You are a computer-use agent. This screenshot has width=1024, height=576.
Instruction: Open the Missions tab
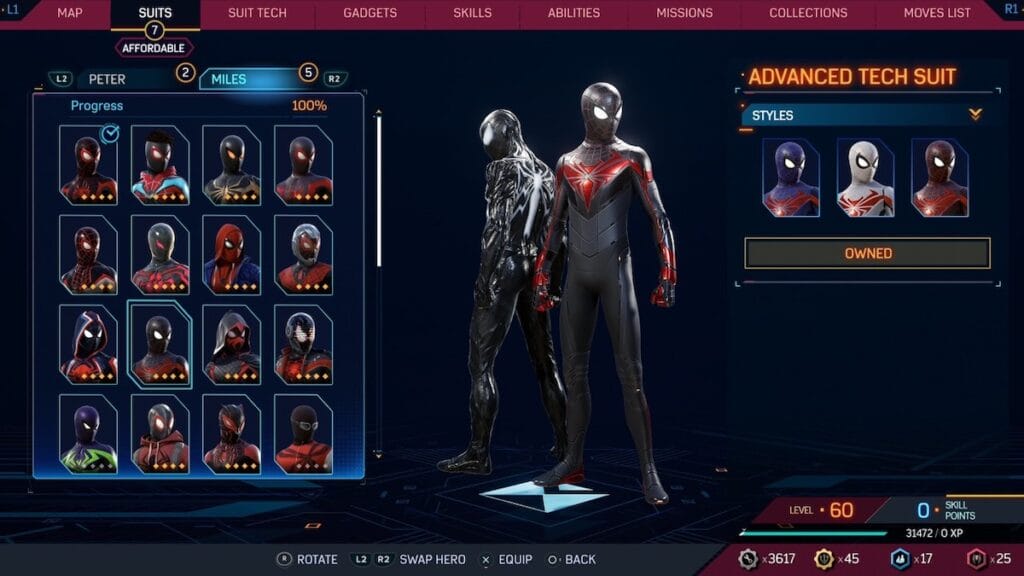click(x=684, y=13)
